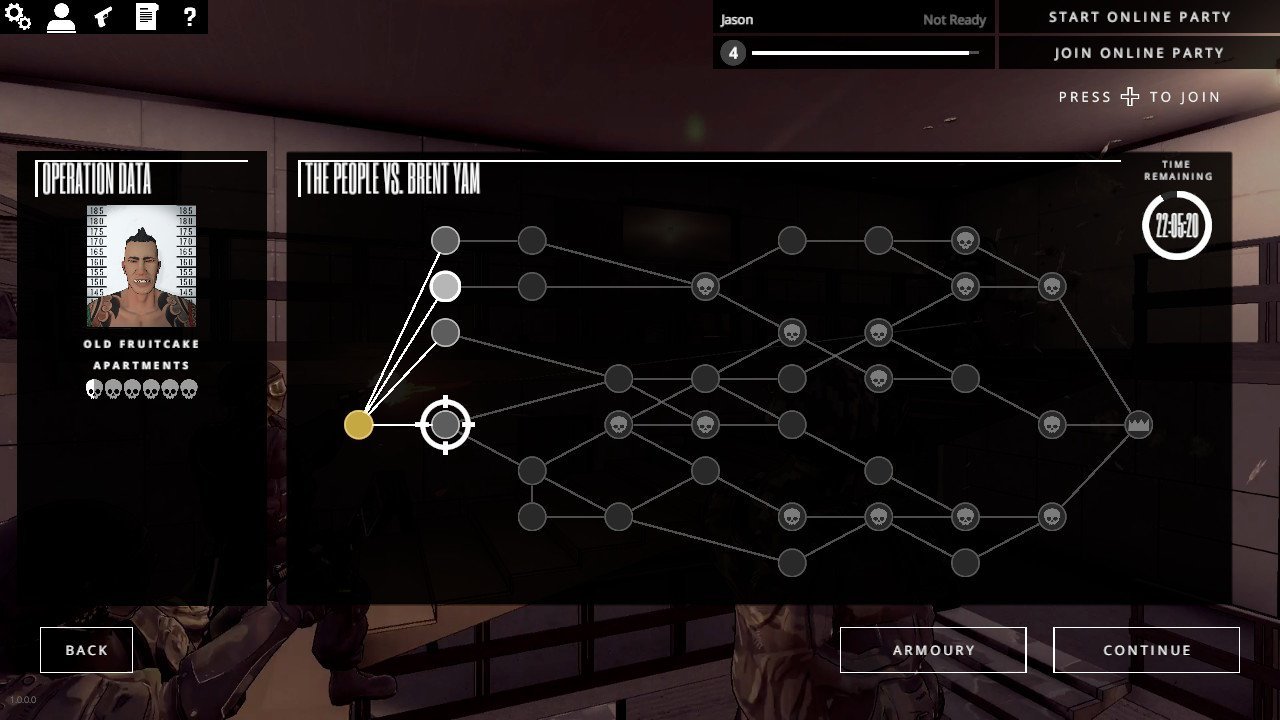Start an online party
The height and width of the screenshot is (720, 1280).
click(x=1139, y=17)
